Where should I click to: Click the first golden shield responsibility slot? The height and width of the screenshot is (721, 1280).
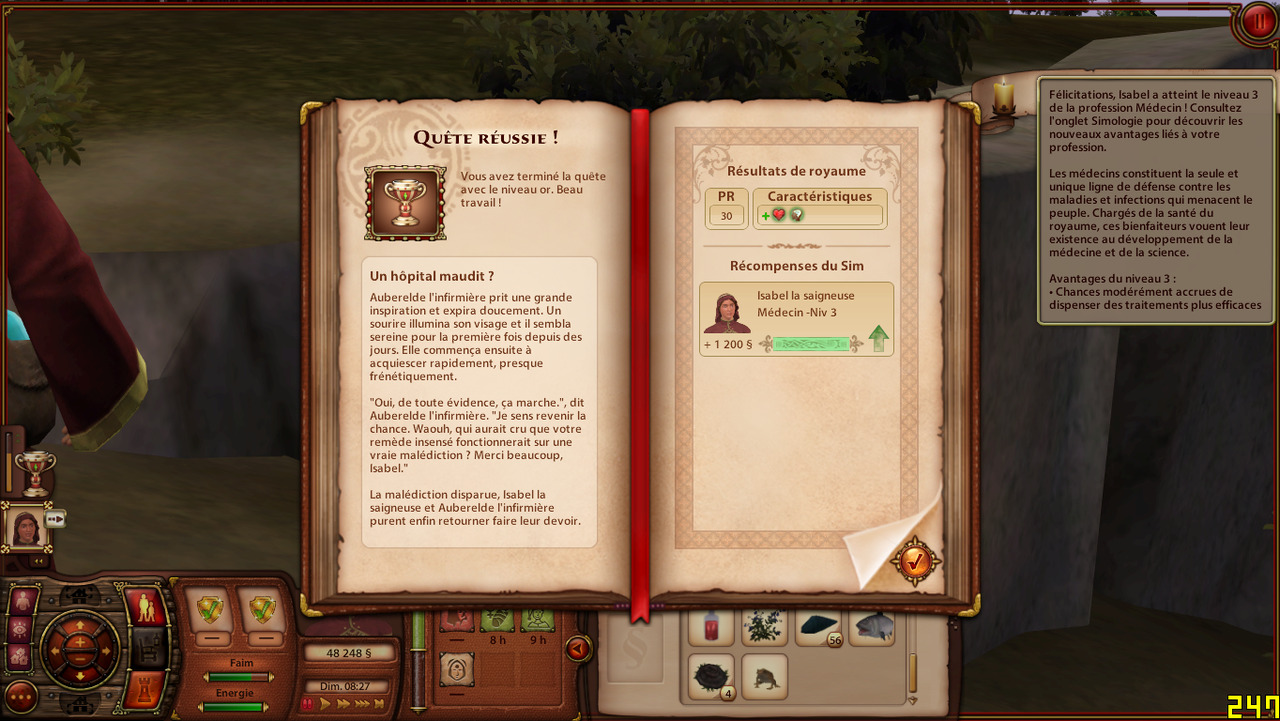pyautogui.click(x=211, y=609)
